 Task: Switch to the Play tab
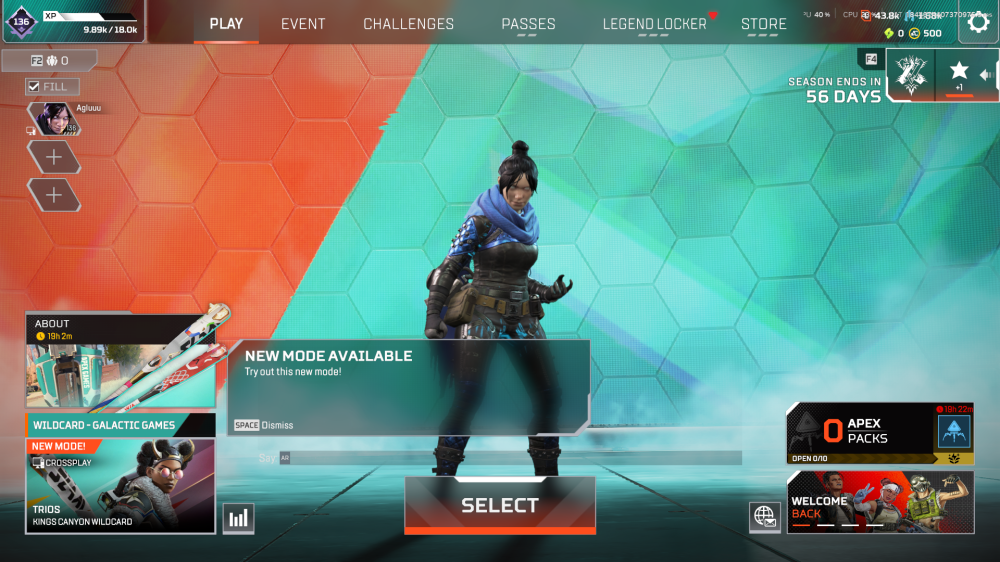[x=226, y=24]
